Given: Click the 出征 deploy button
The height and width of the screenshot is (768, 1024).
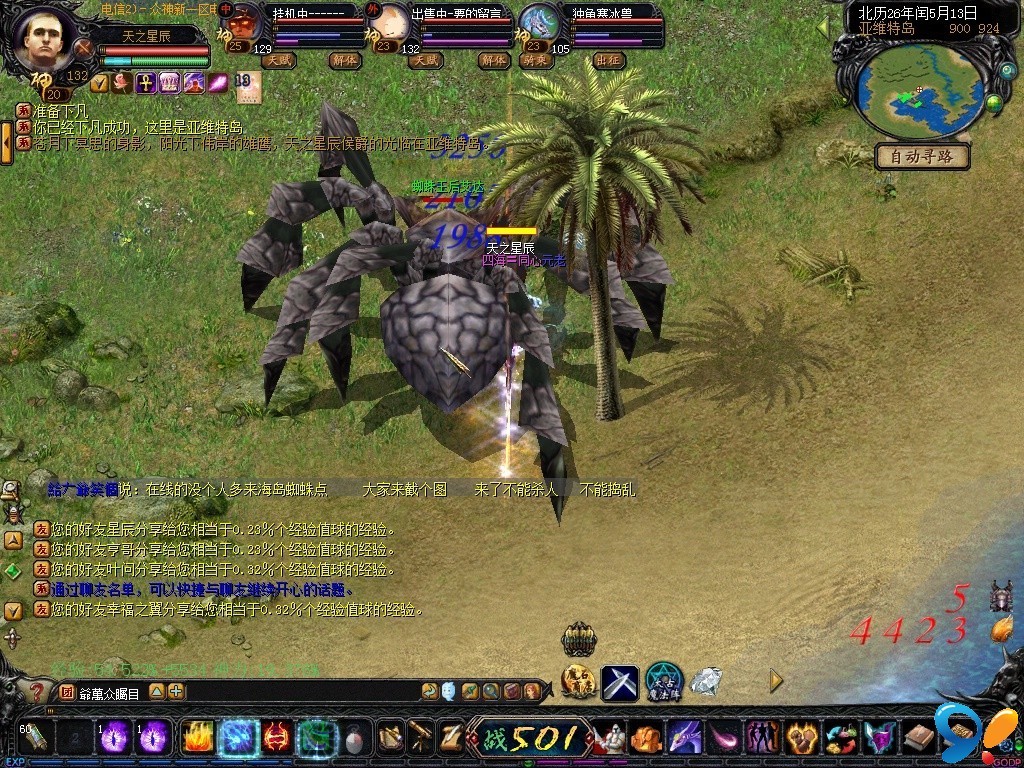Looking at the screenshot, I should tap(608, 60).
